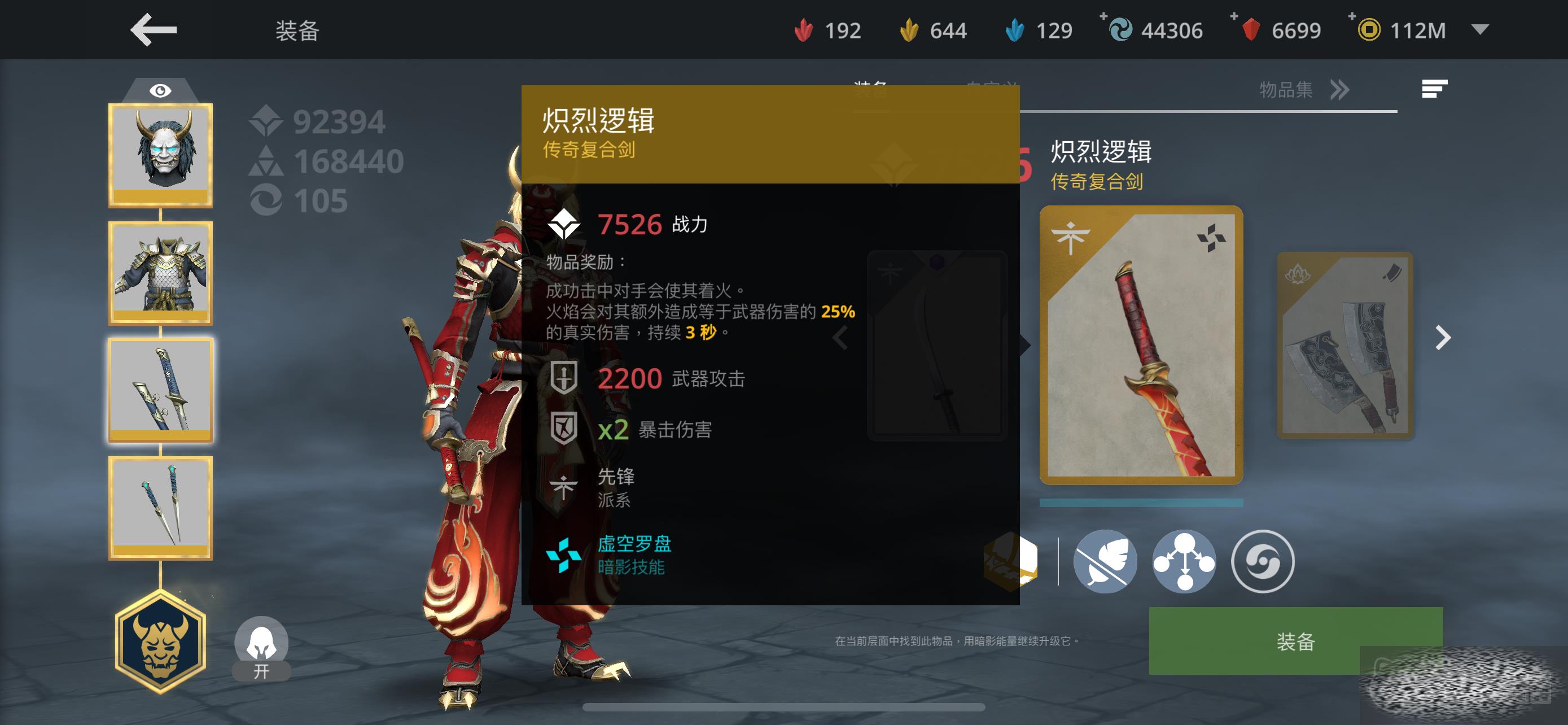Viewport: 1568px width, 725px height.
Task: Show next weapons with the right arrow
Action: [1443, 337]
